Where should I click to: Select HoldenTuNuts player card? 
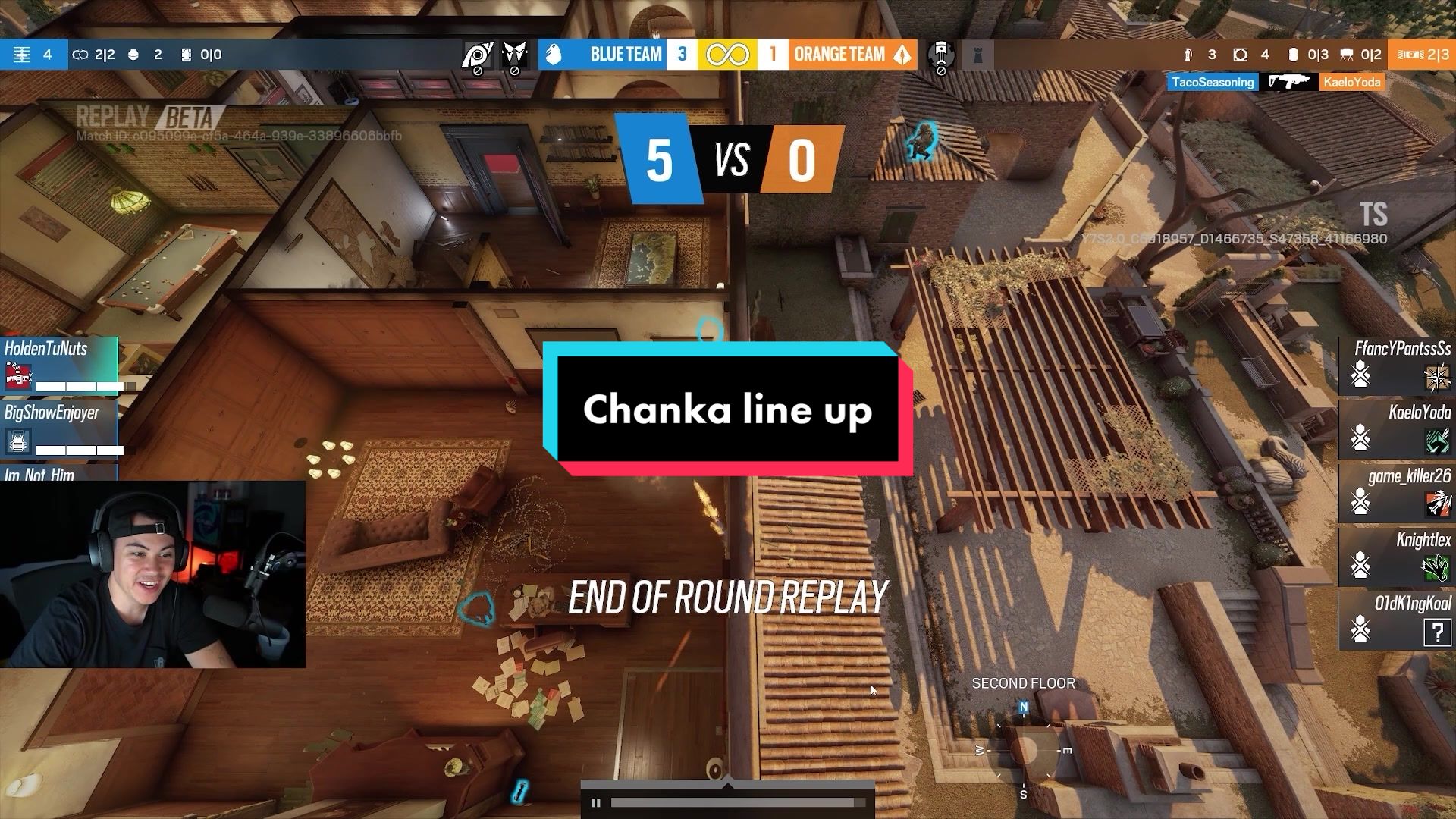(x=59, y=365)
